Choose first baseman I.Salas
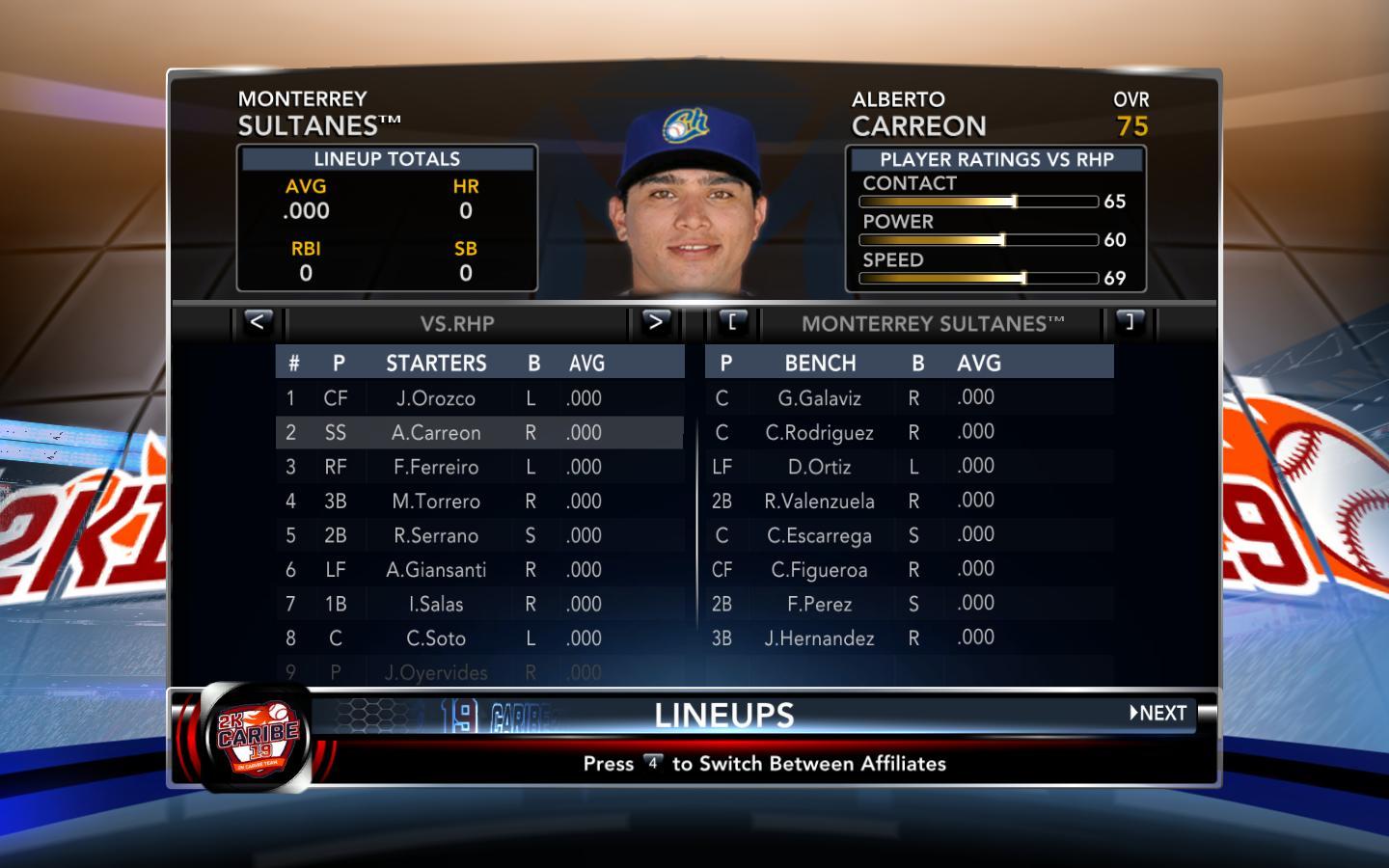This screenshot has width=1389, height=868. (x=435, y=605)
